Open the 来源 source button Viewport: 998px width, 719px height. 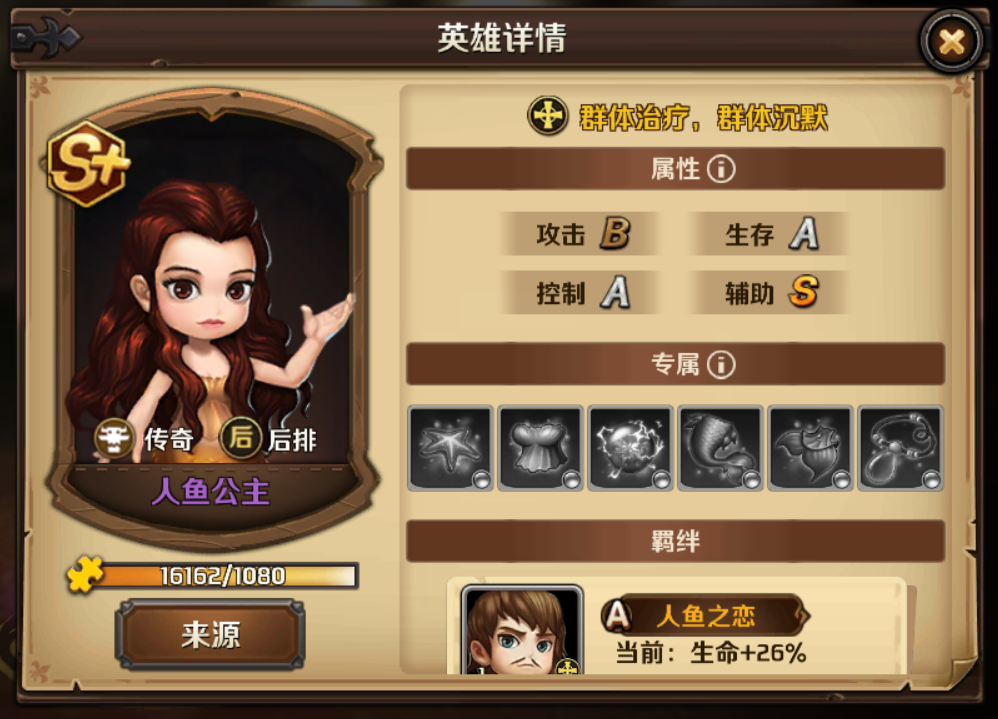coord(210,635)
